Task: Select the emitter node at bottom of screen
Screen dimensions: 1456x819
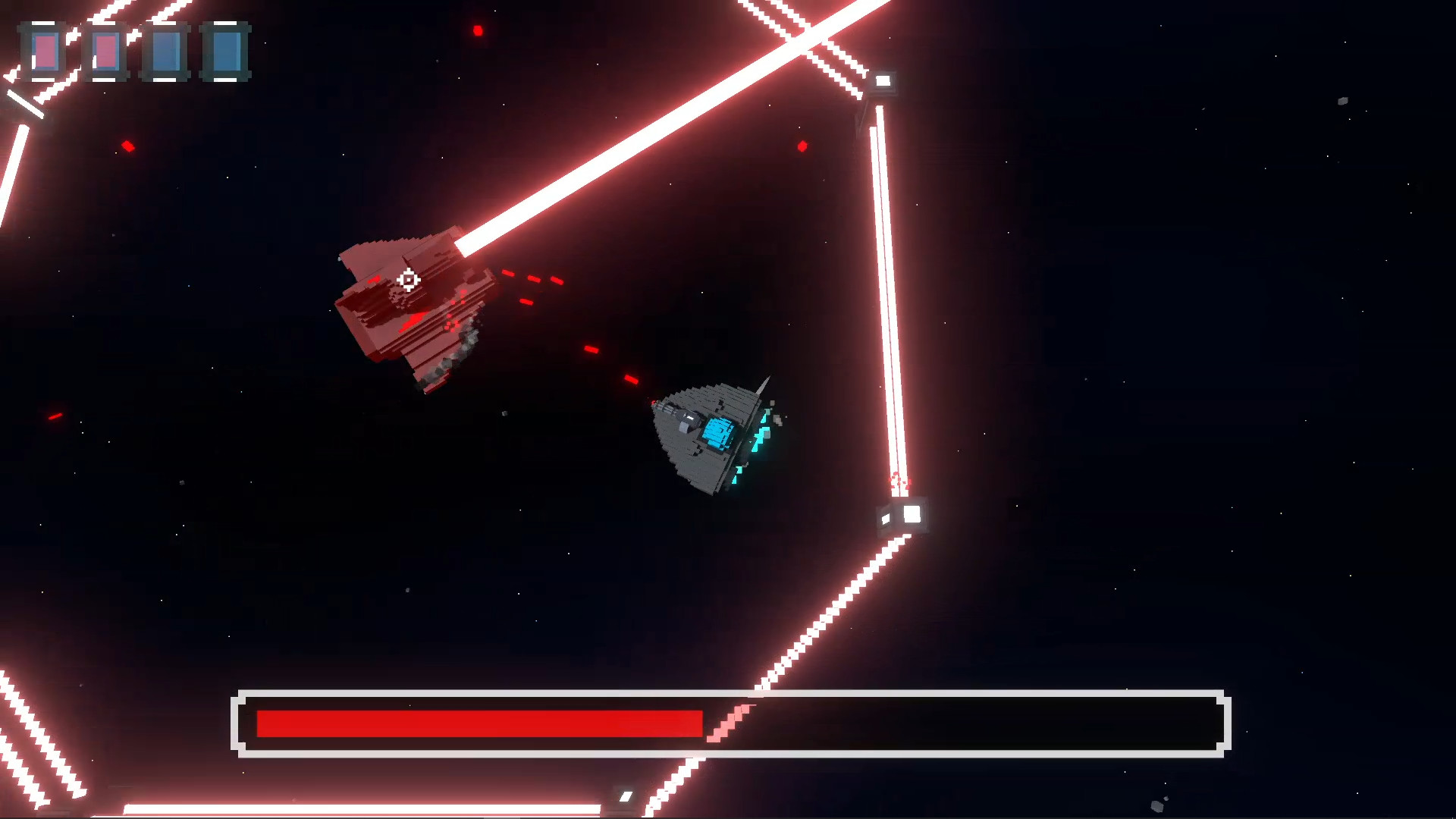Action: pos(626,797)
